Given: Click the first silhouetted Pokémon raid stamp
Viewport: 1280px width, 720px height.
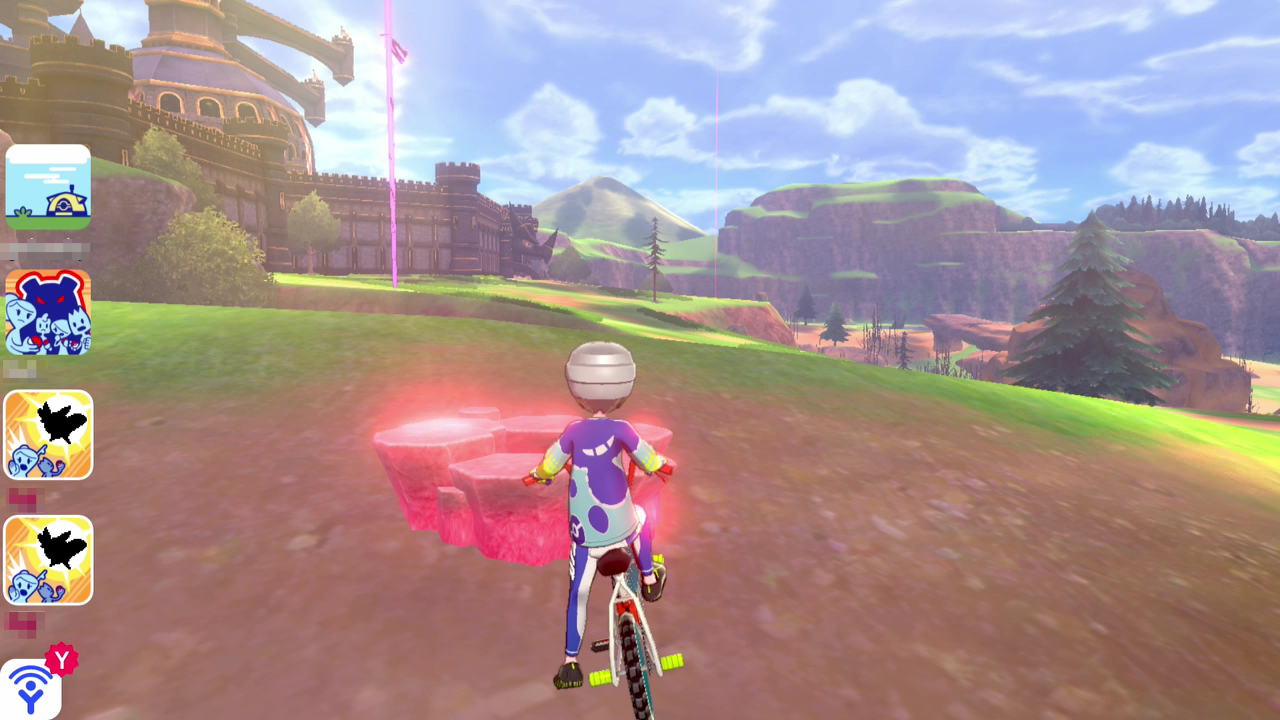Looking at the screenshot, I should click(x=48, y=435).
